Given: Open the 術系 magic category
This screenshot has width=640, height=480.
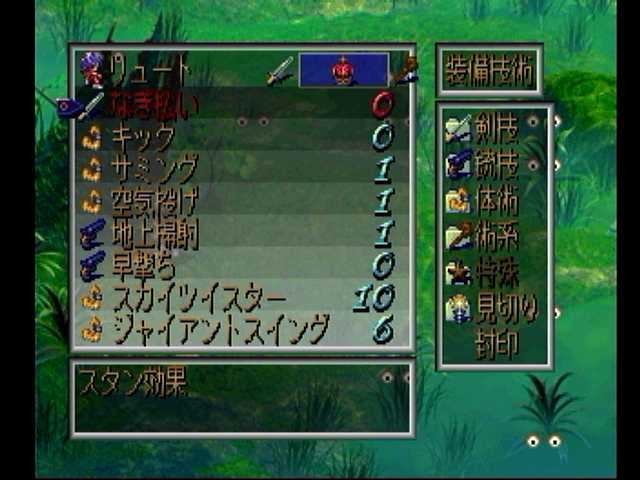Looking at the screenshot, I should pos(495,236).
